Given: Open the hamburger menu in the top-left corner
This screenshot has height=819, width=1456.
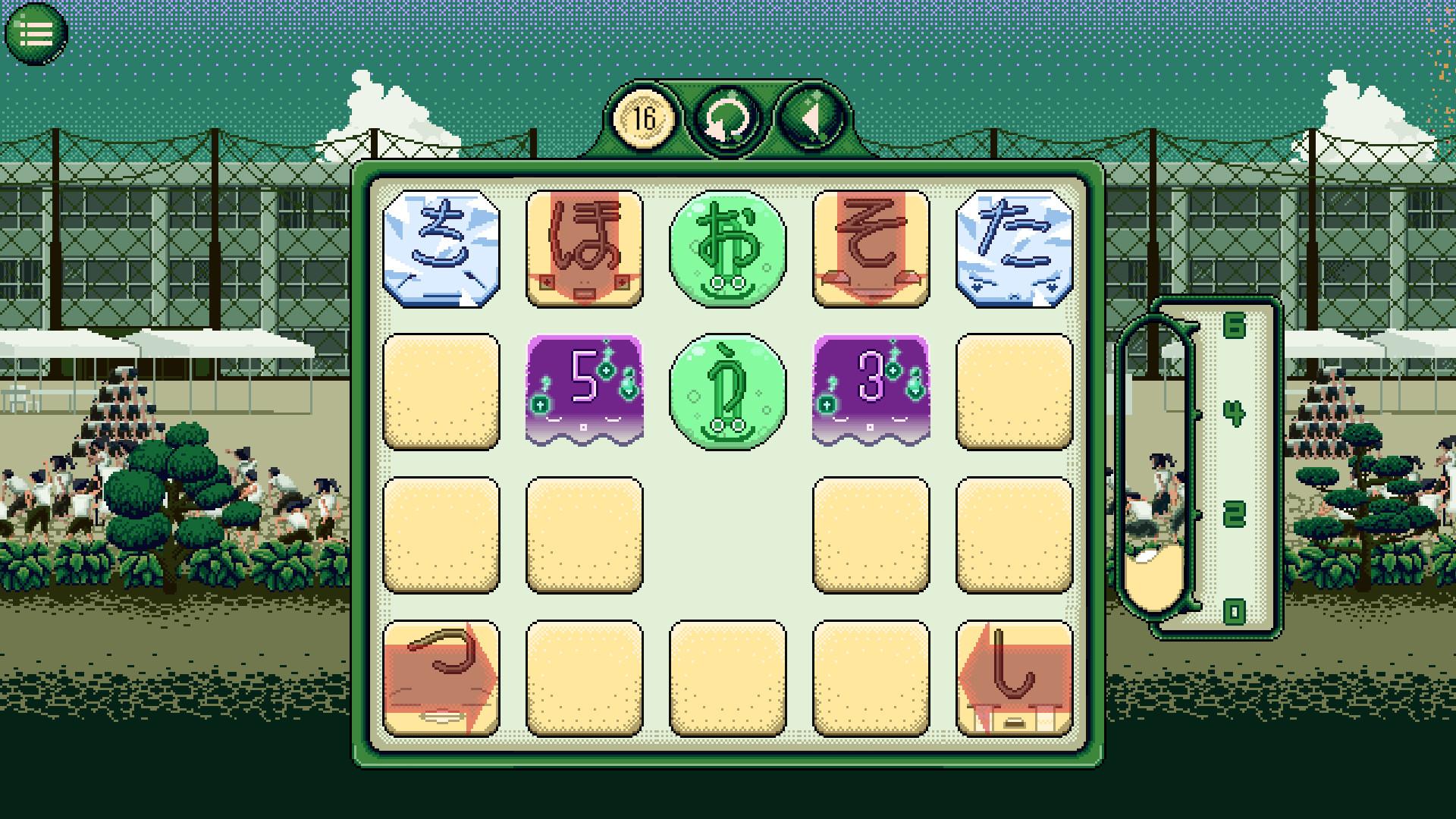Looking at the screenshot, I should click(x=37, y=32).
